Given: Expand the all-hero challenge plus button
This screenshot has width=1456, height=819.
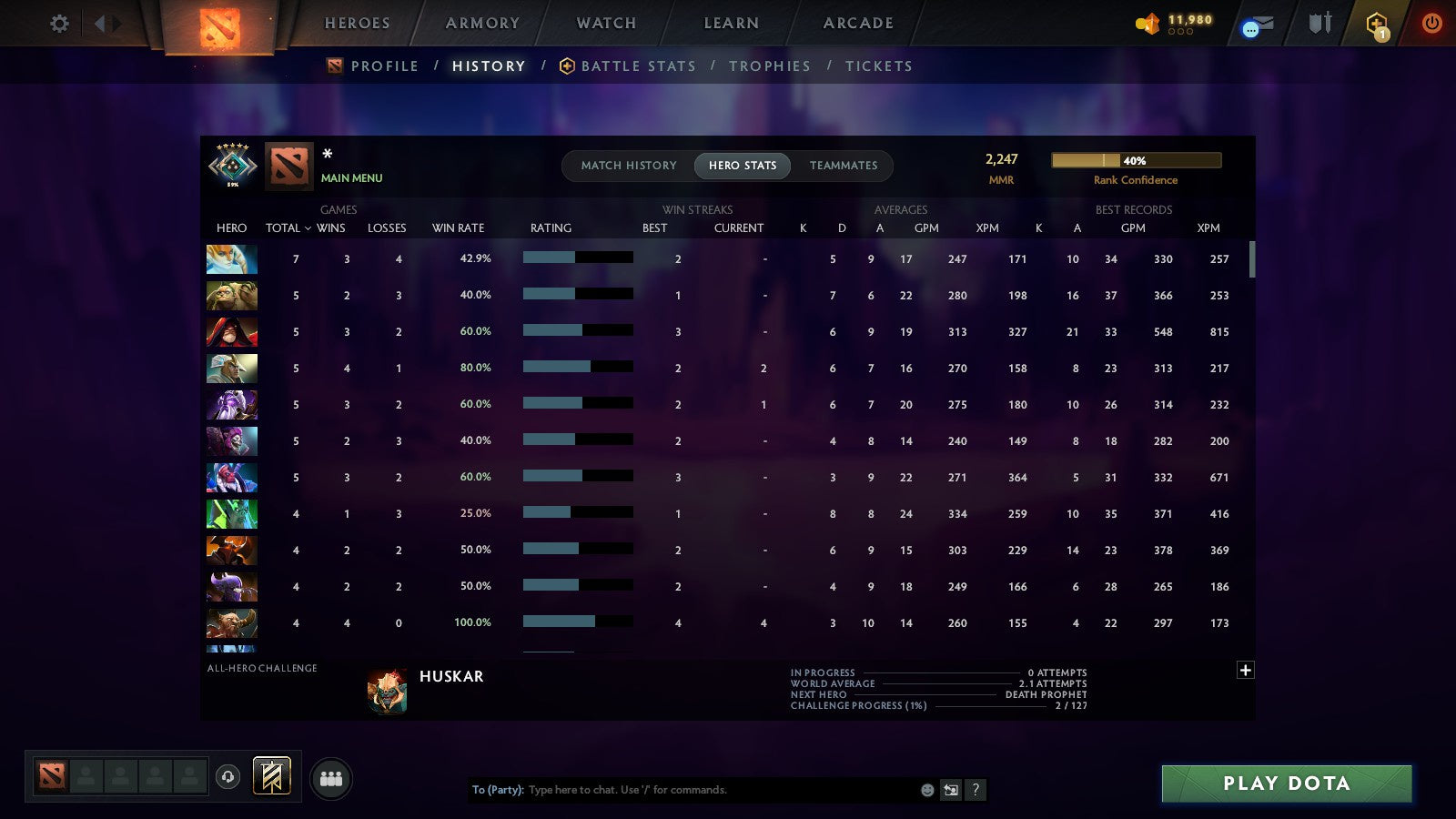Looking at the screenshot, I should pos(1246,670).
